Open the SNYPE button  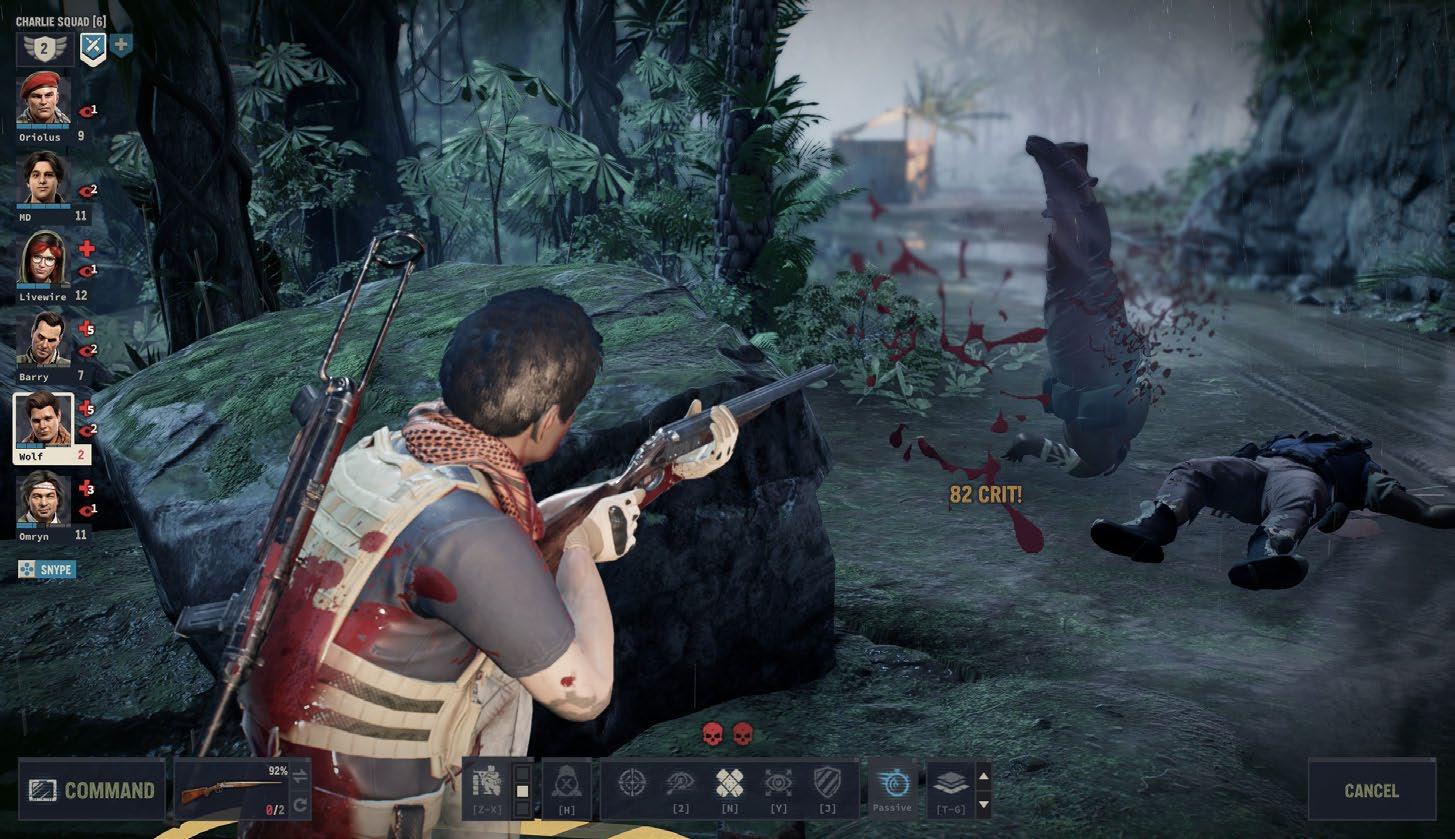[x=46, y=569]
